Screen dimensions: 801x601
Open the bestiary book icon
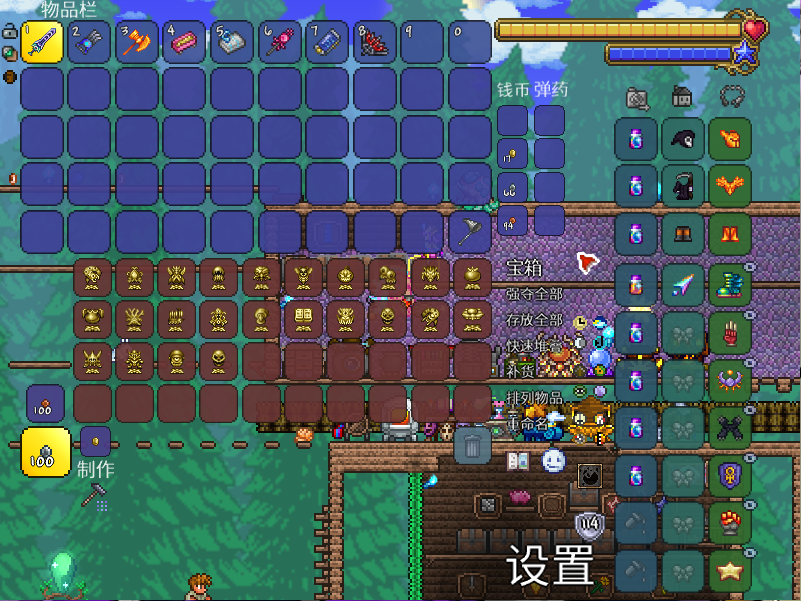pyautogui.click(x=518, y=461)
